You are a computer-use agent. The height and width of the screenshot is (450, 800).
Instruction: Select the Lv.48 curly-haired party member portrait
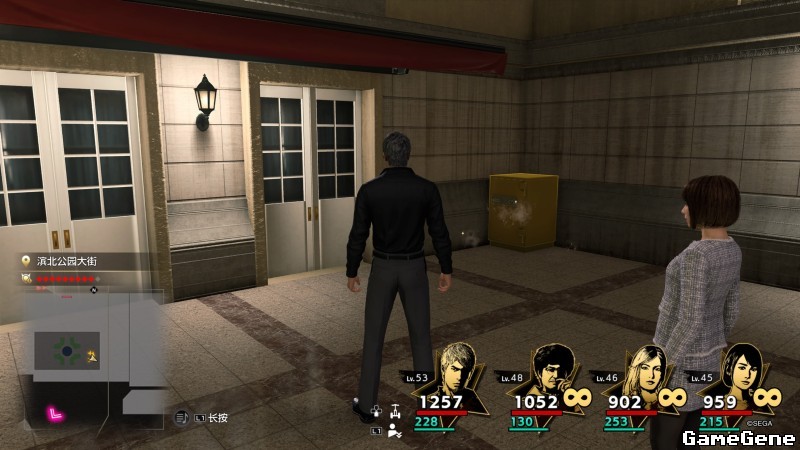[550, 373]
